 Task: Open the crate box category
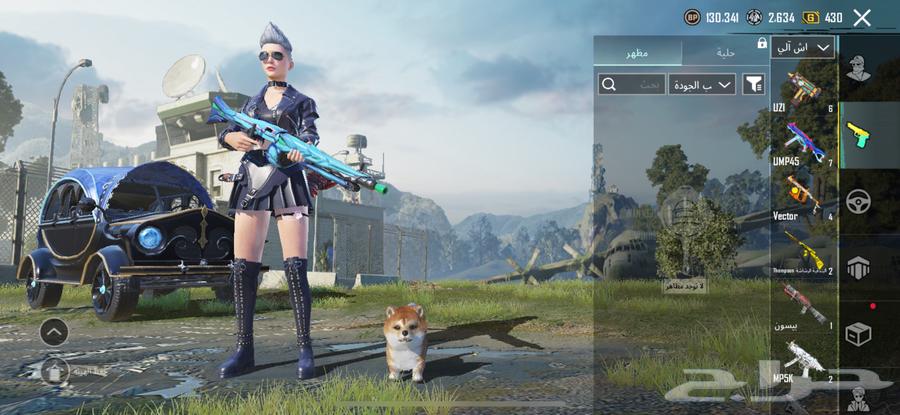tap(858, 333)
